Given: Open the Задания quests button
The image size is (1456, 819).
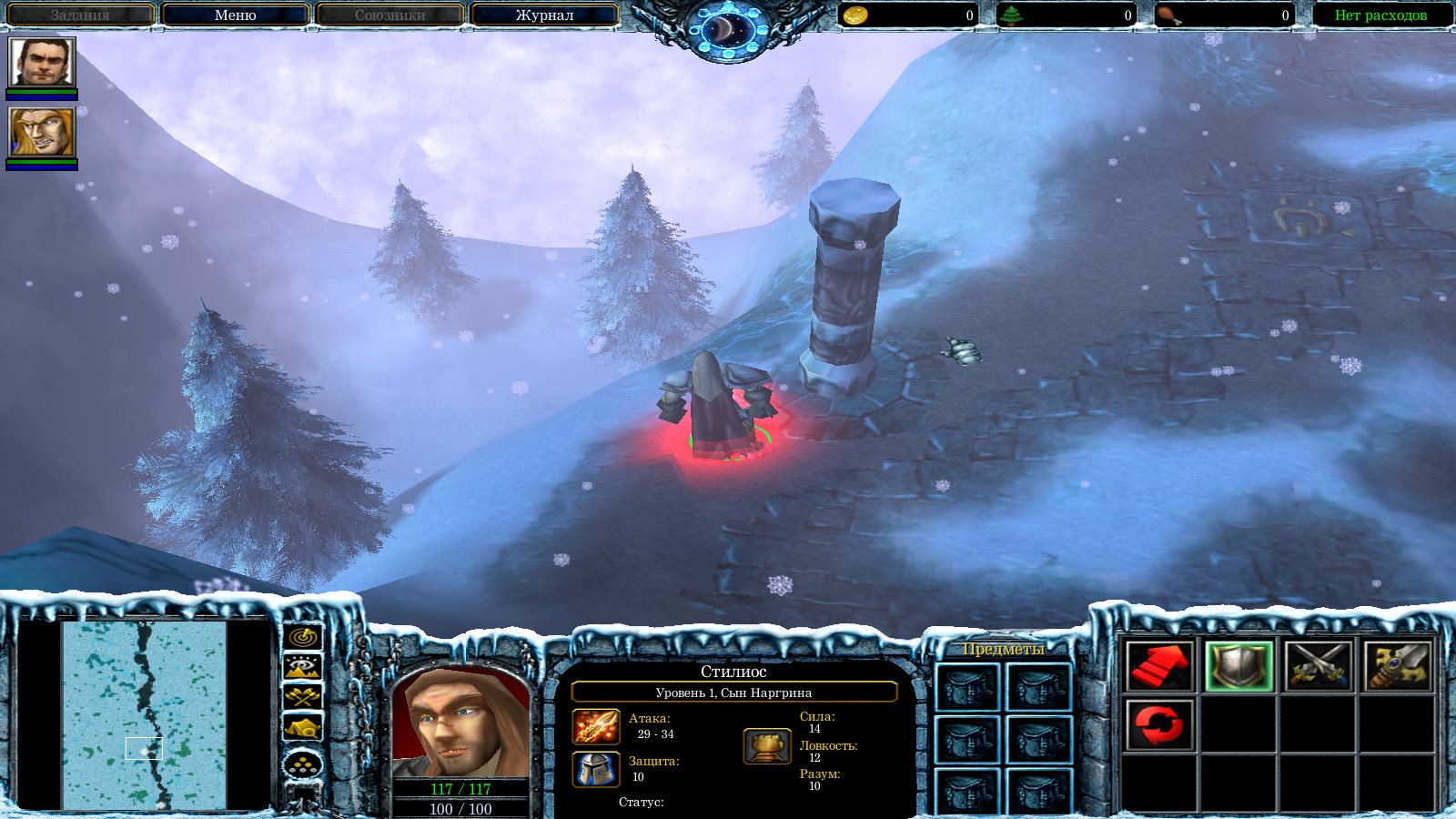Looking at the screenshot, I should point(80,15).
